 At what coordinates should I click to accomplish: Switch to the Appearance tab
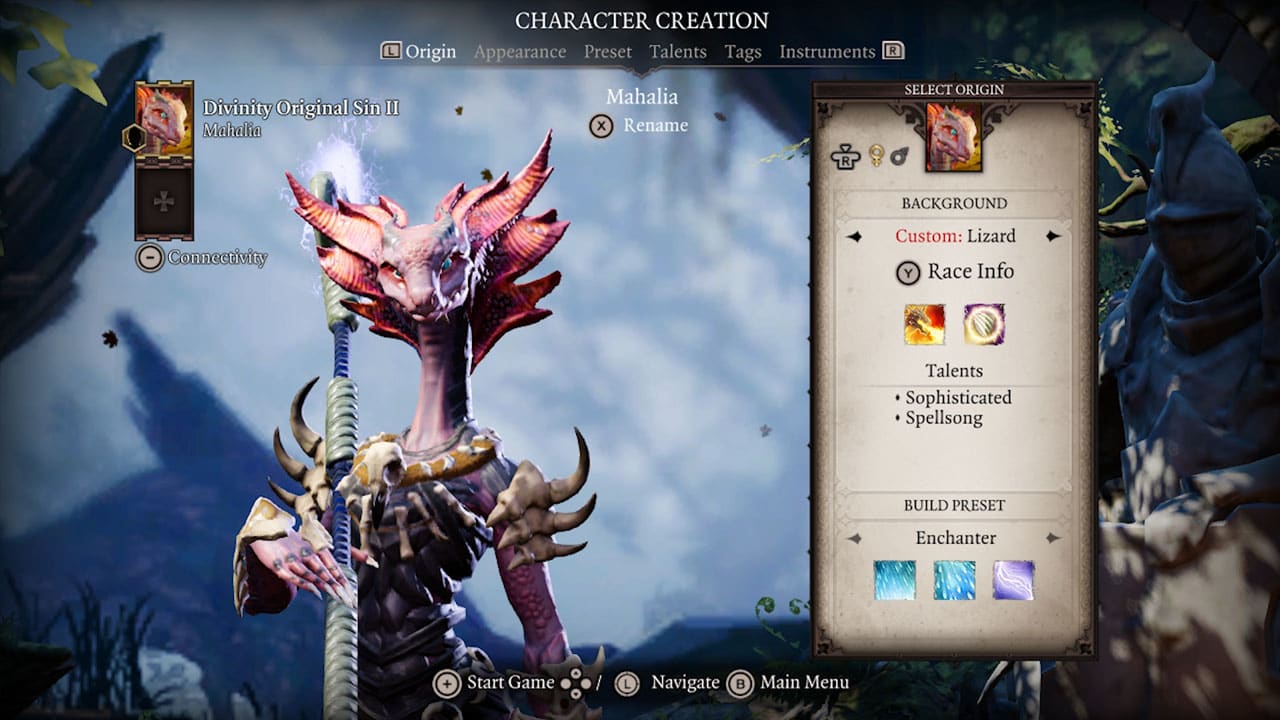pyautogui.click(x=519, y=51)
